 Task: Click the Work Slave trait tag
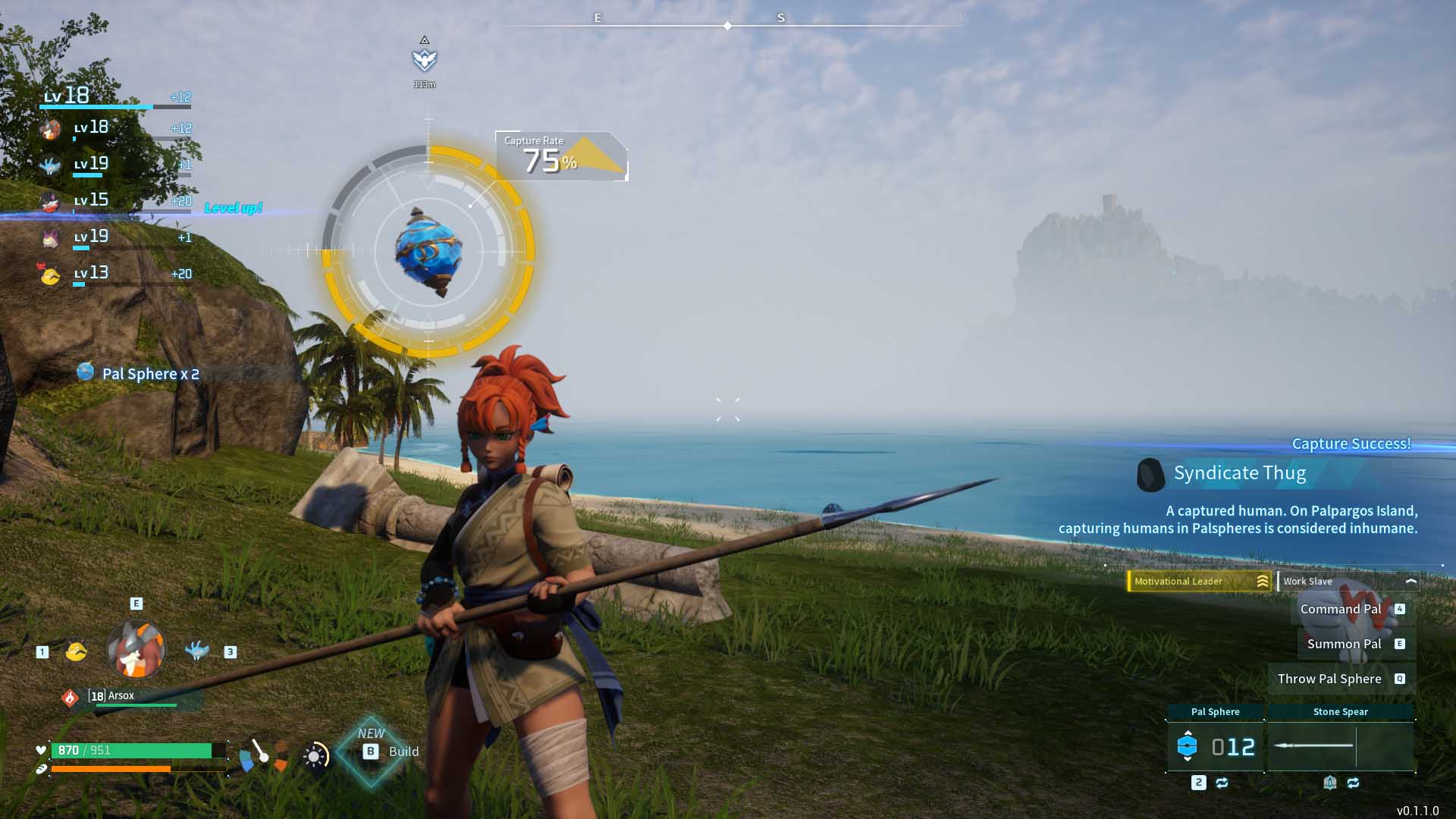pos(1348,582)
